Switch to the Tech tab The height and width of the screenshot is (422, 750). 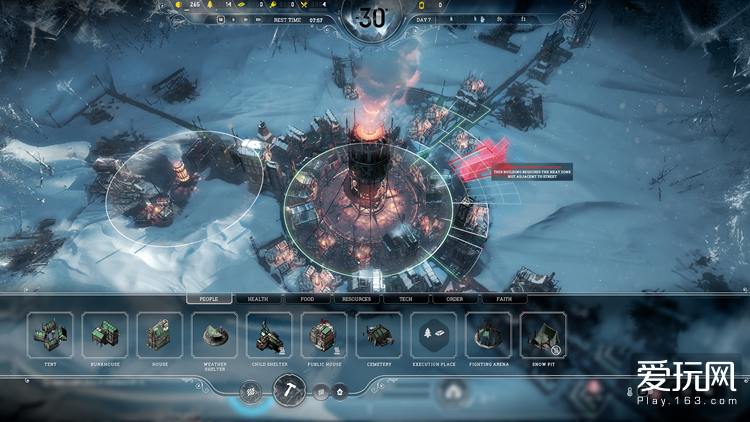(x=405, y=298)
